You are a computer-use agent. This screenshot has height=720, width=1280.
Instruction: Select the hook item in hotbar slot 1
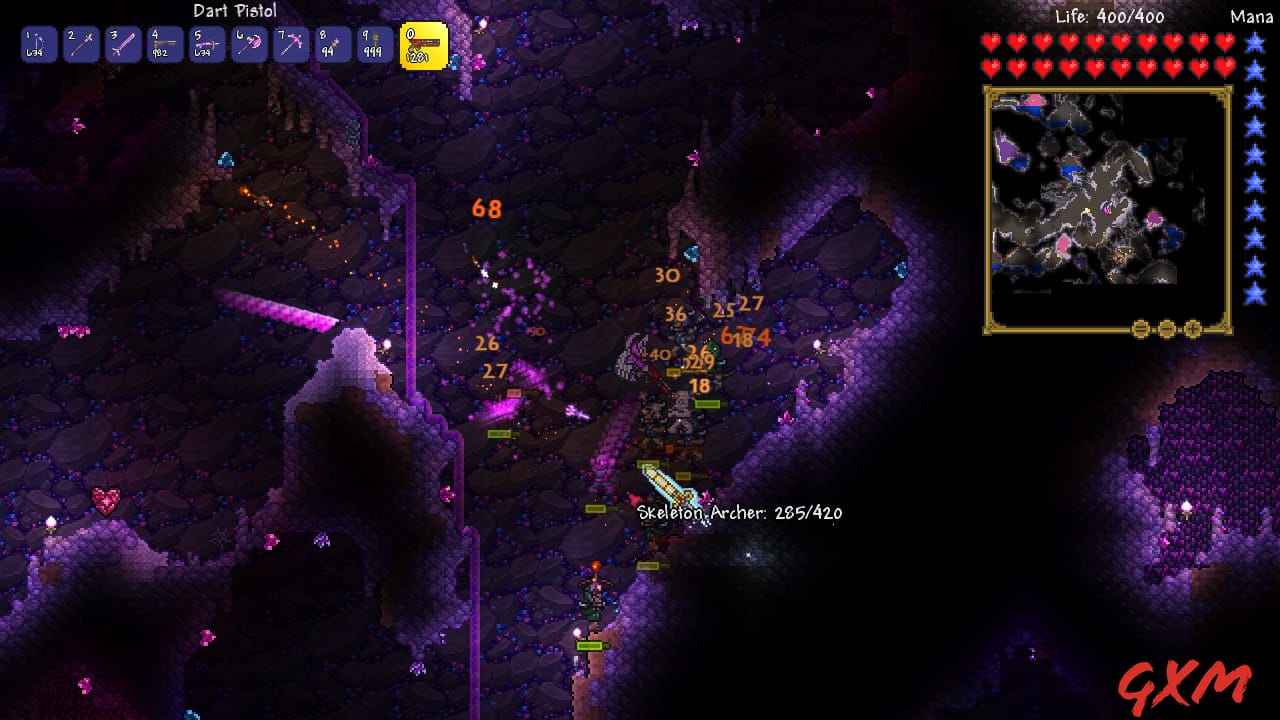(38, 45)
